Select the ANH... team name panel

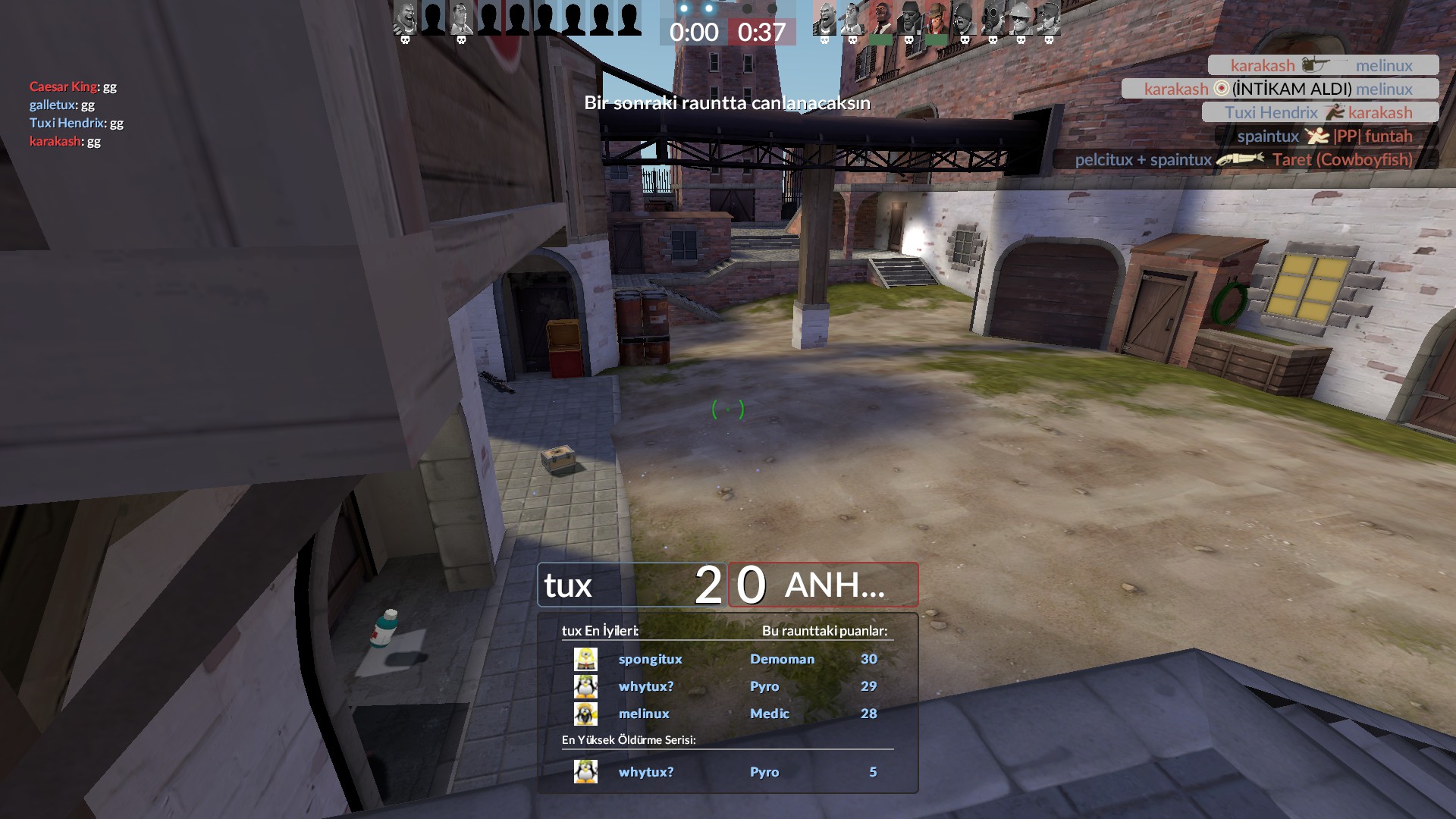pyautogui.click(x=824, y=585)
